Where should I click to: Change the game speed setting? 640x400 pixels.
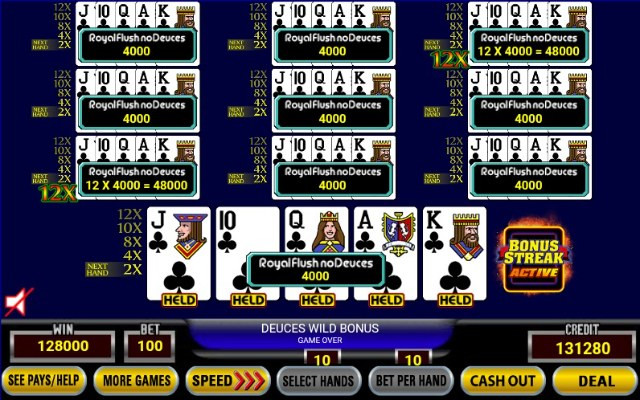pyautogui.click(x=229, y=380)
